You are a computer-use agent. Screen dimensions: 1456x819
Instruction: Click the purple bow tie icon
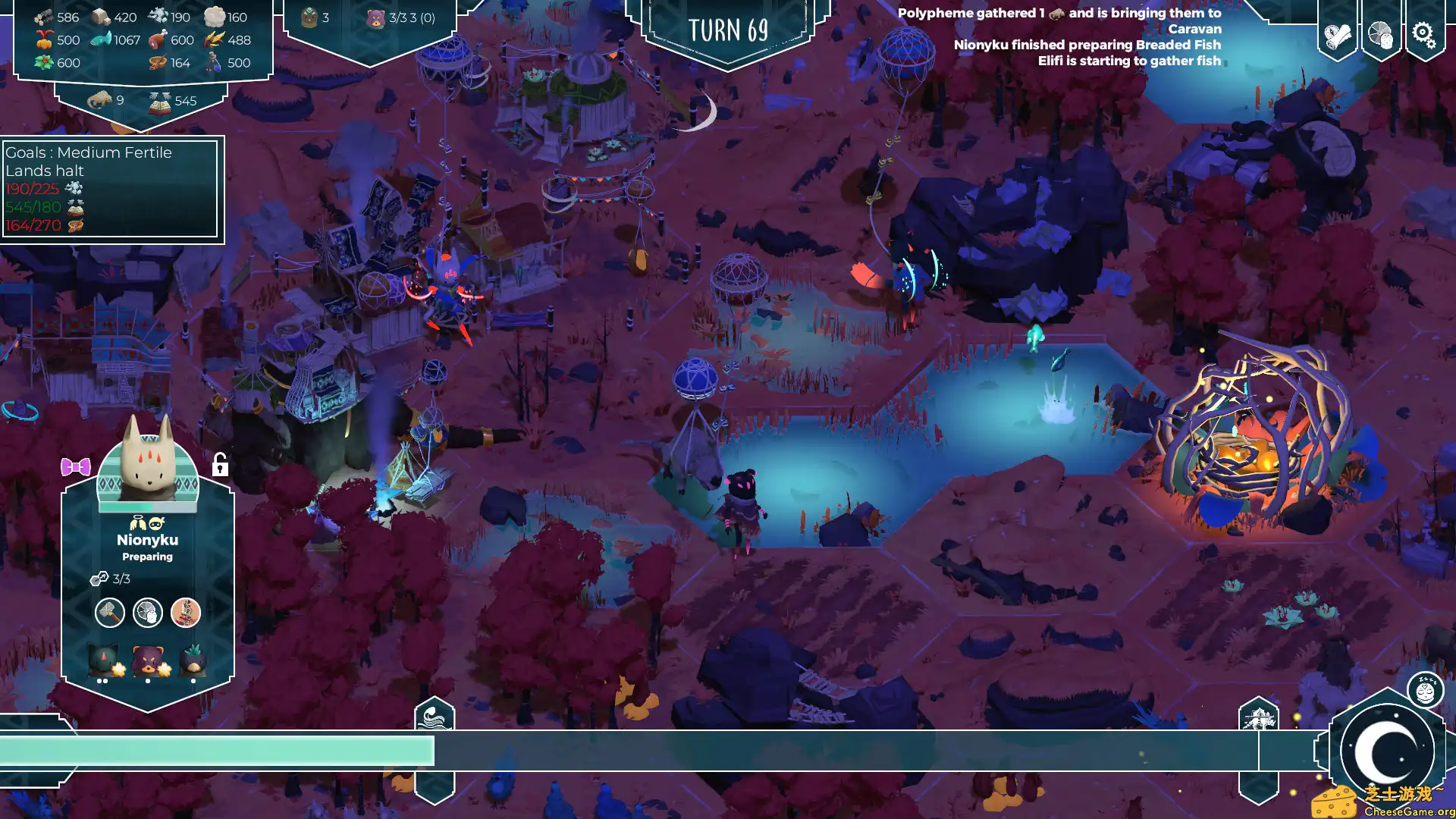(76, 467)
